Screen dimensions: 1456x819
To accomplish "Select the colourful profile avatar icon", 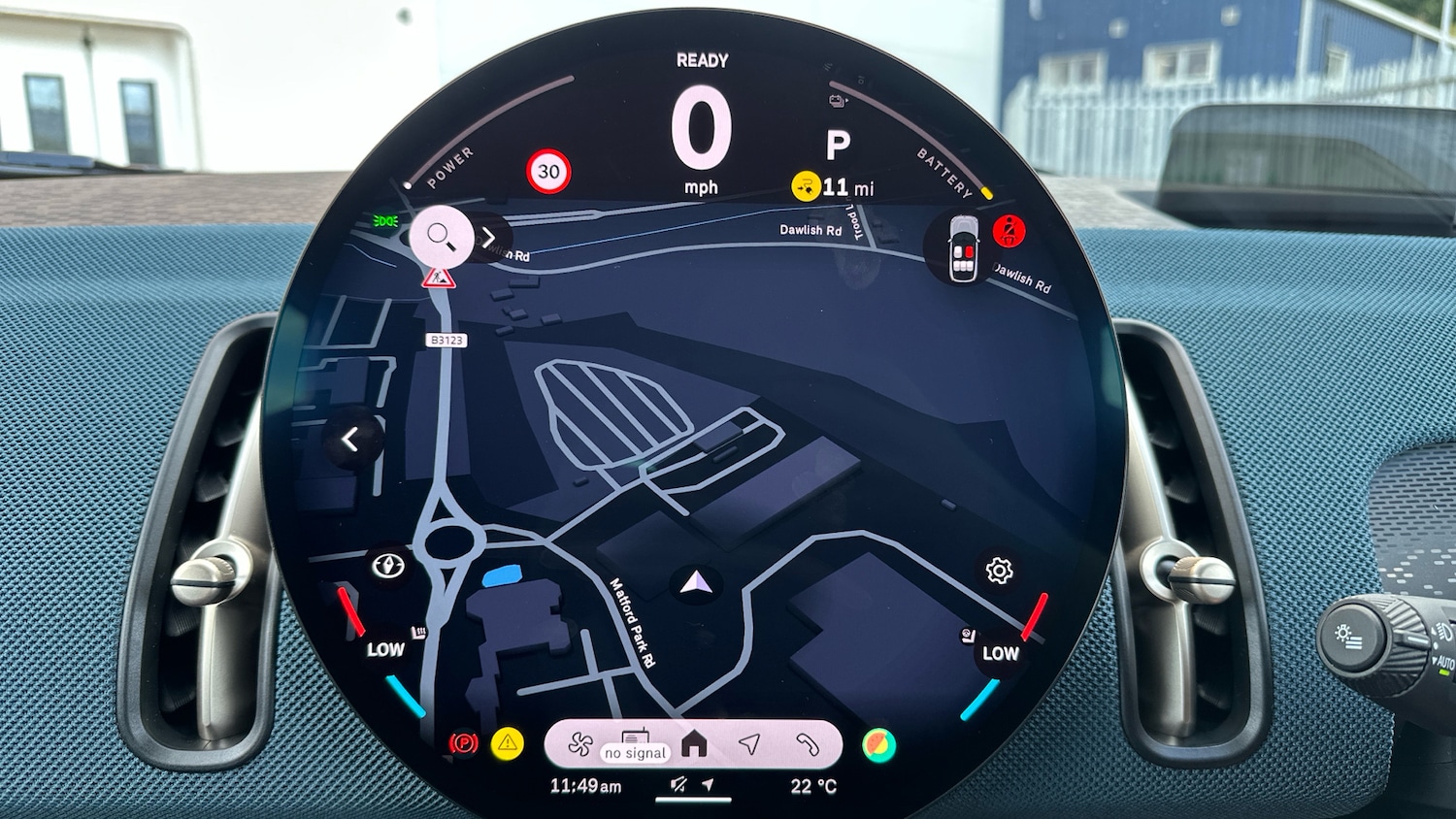I will (878, 745).
